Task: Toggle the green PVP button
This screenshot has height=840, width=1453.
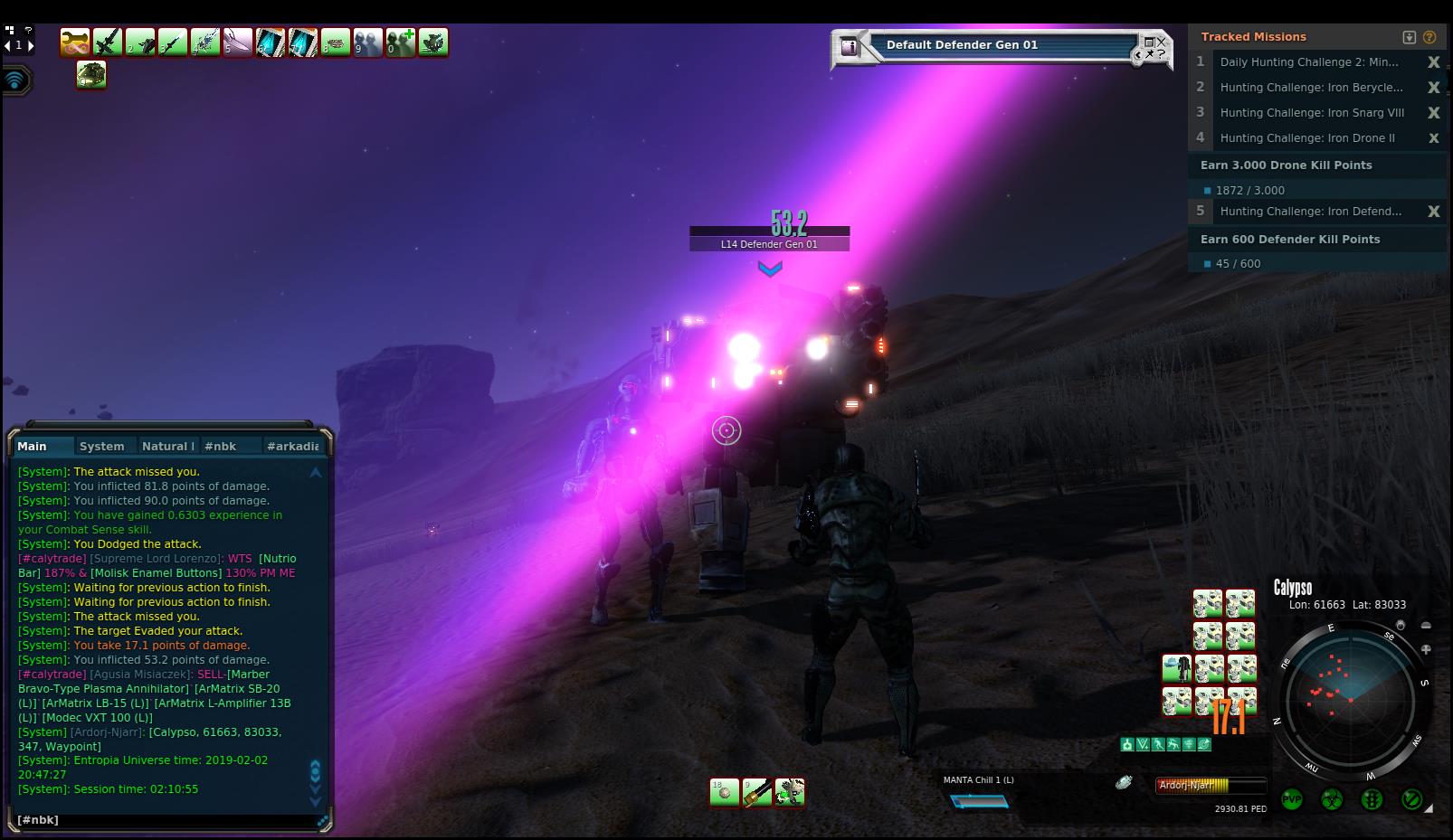Action: tap(1292, 799)
